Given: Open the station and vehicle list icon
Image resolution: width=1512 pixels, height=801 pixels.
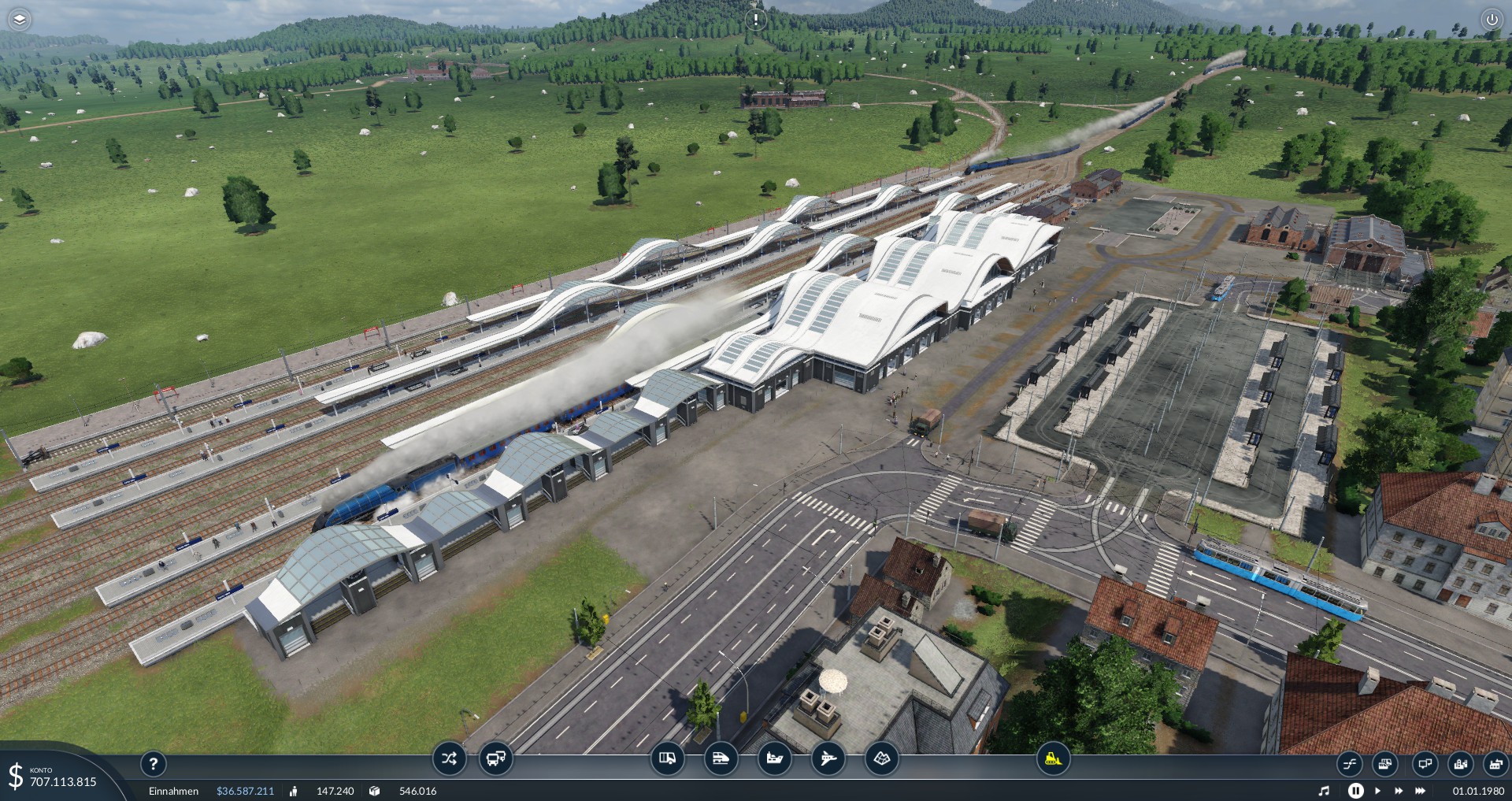Looking at the screenshot, I should pos(1385,763).
